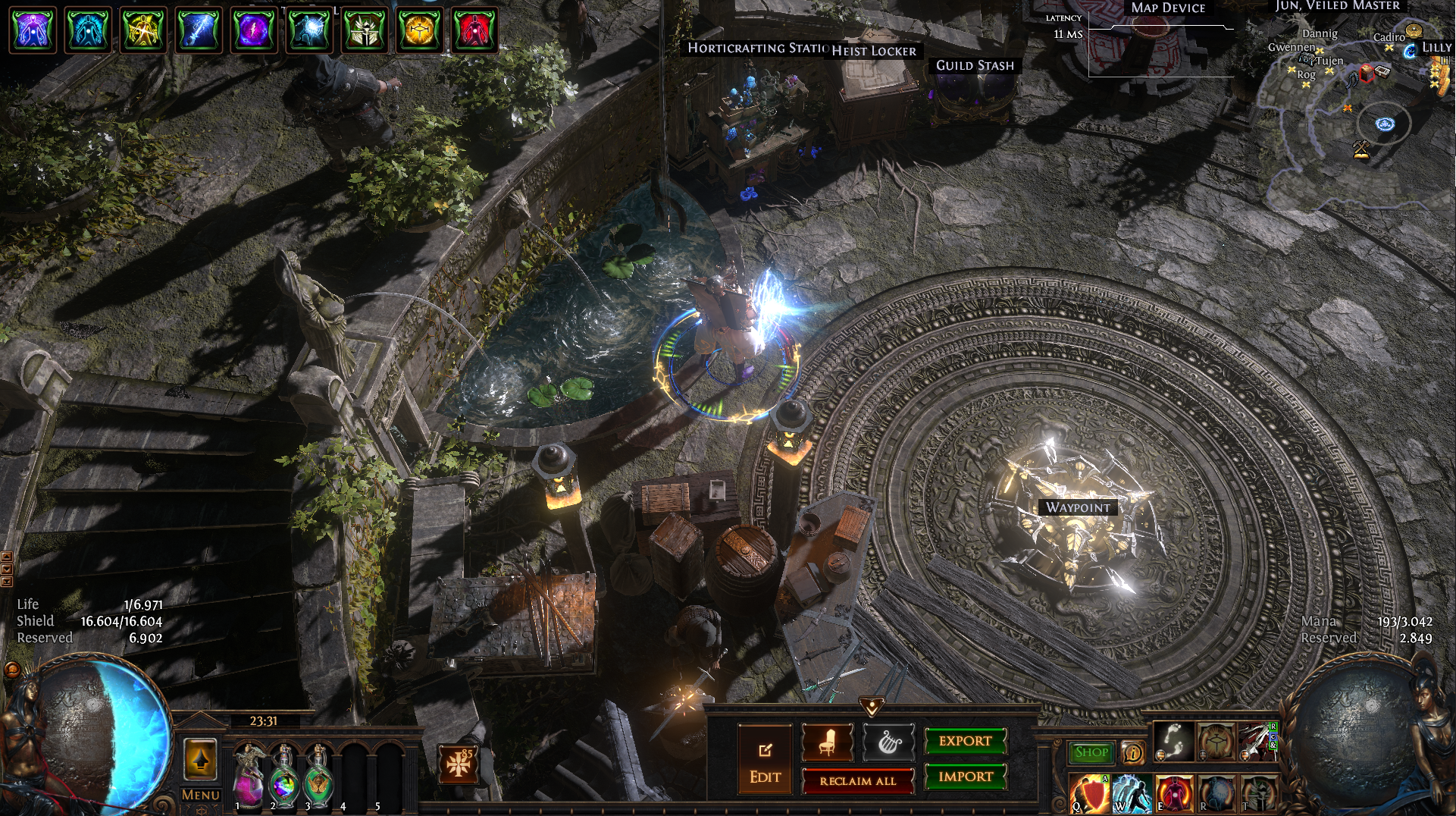The height and width of the screenshot is (816, 1456).
Task: Use the winged-emblem green flask
Action: coord(319,776)
